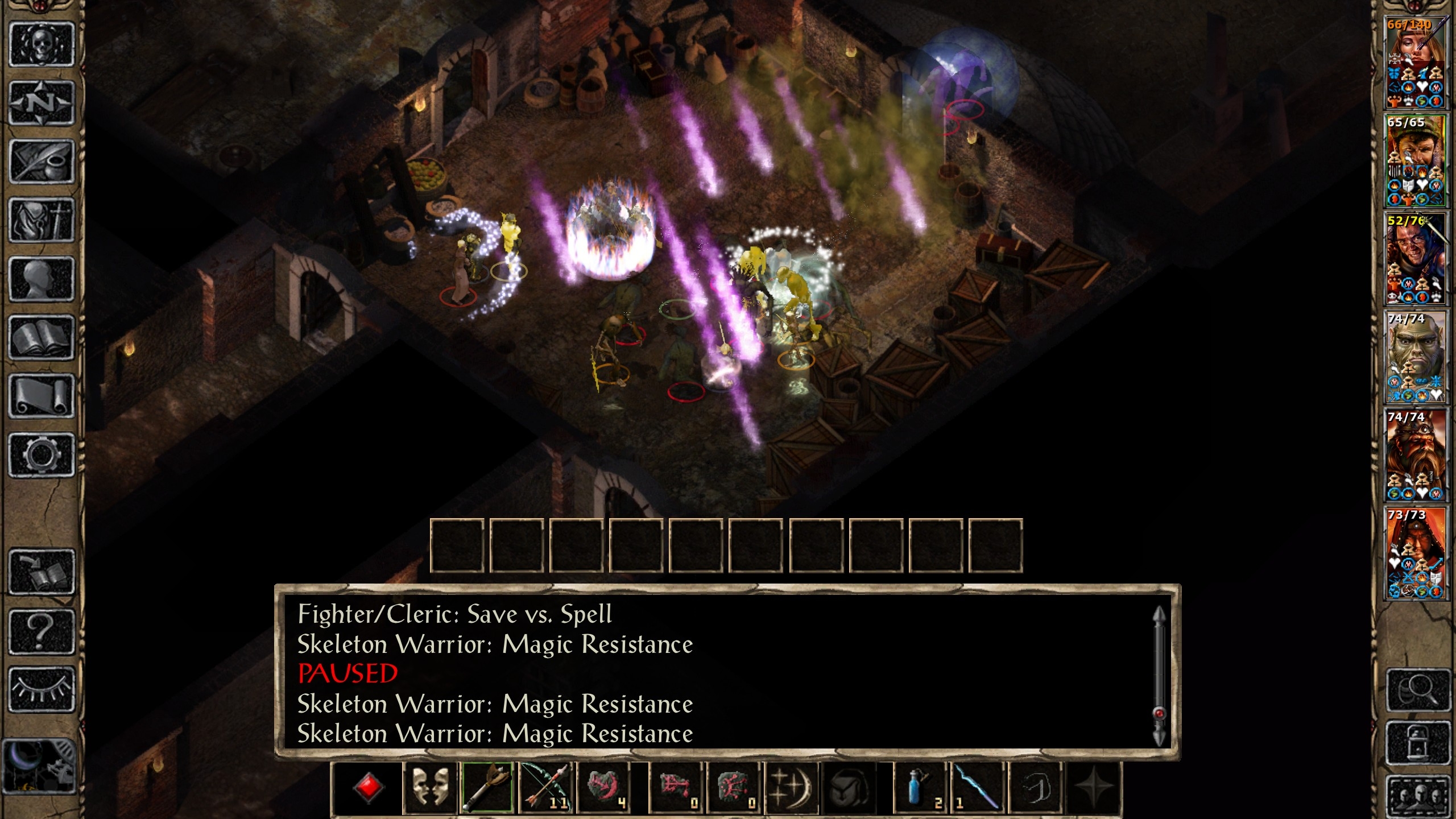Select the red-hooded wizard party portrait
Image resolution: width=1456 pixels, height=819 pixels.
(x=1415, y=553)
